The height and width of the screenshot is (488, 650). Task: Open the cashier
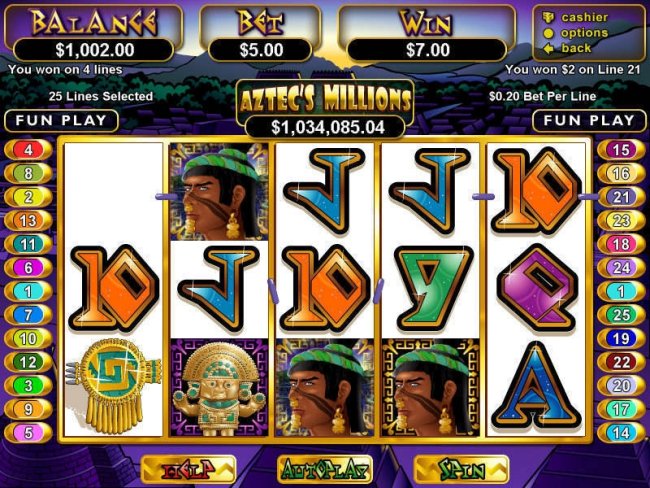[584, 17]
